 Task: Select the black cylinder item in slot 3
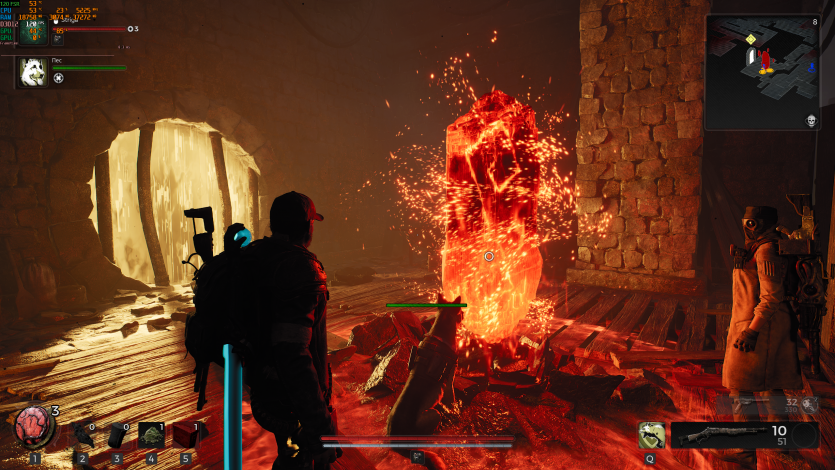click(117, 435)
